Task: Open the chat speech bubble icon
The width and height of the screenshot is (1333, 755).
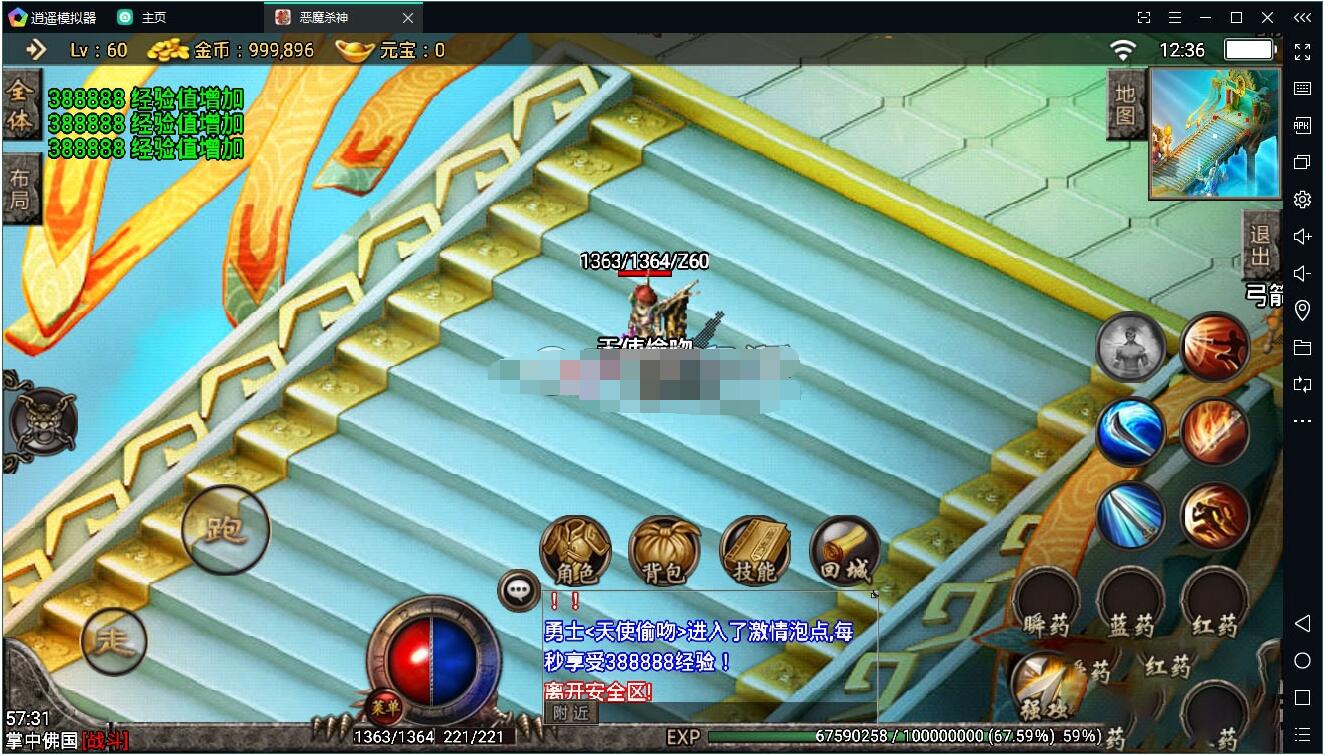Action: pyautogui.click(x=518, y=590)
